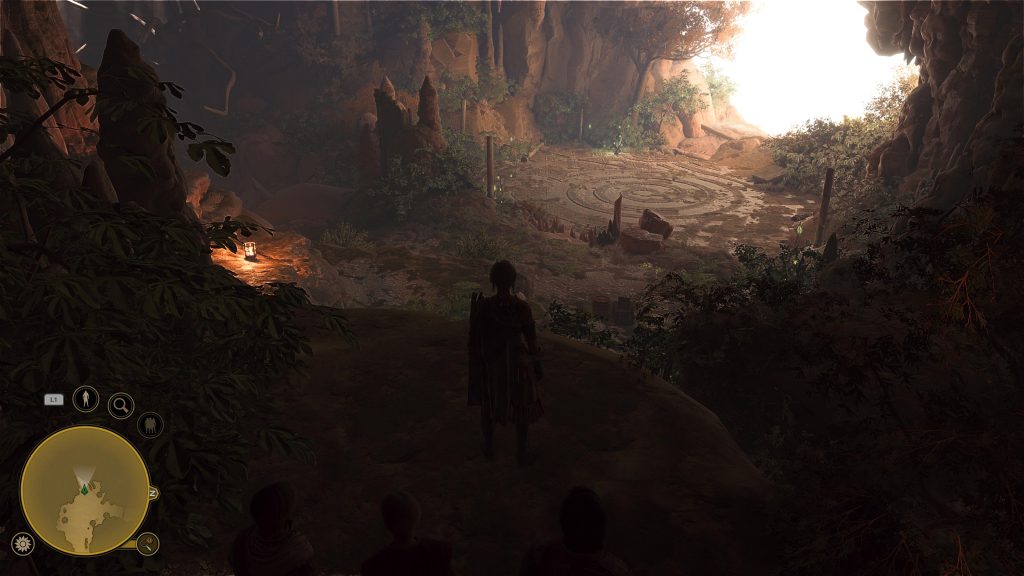Click the sun-shaped icon beside the minimap
The height and width of the screenshot is (576, 1024).
tap(22, 543)
